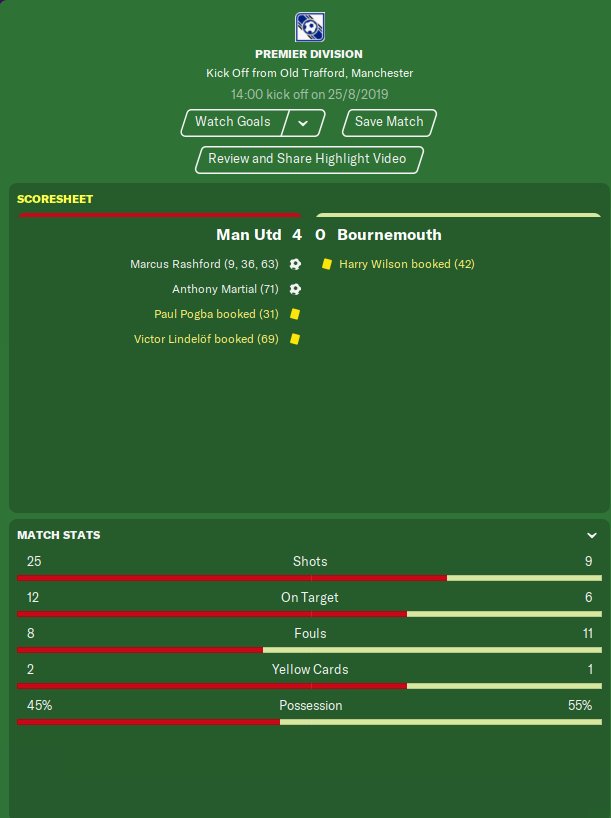This screenshot has width=611, height=818.
Task: Open Anthony Martial's goal entry
Action: tap(225, 289)
